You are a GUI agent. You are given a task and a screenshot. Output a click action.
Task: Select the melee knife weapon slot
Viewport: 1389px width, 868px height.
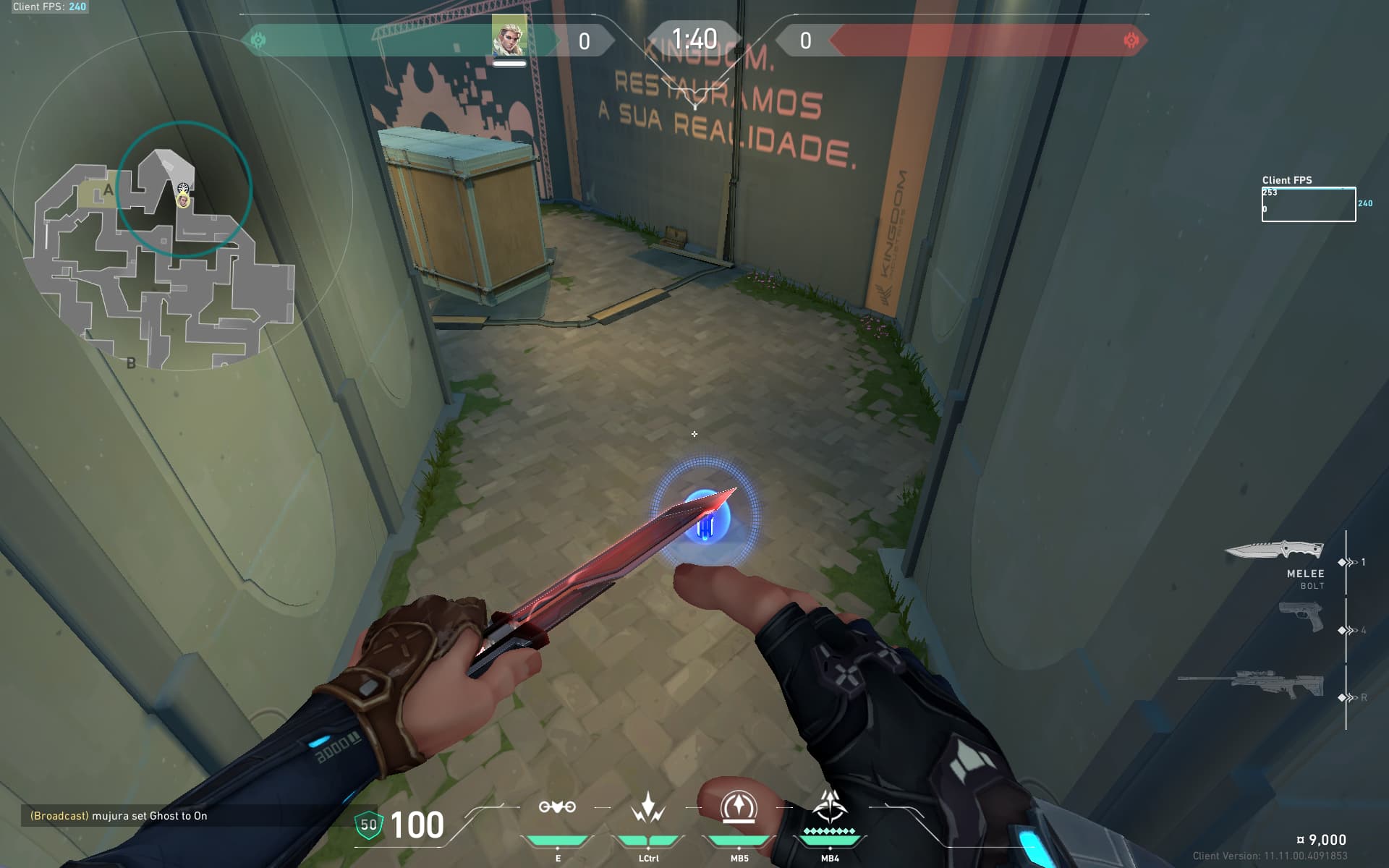point(1275,551)
